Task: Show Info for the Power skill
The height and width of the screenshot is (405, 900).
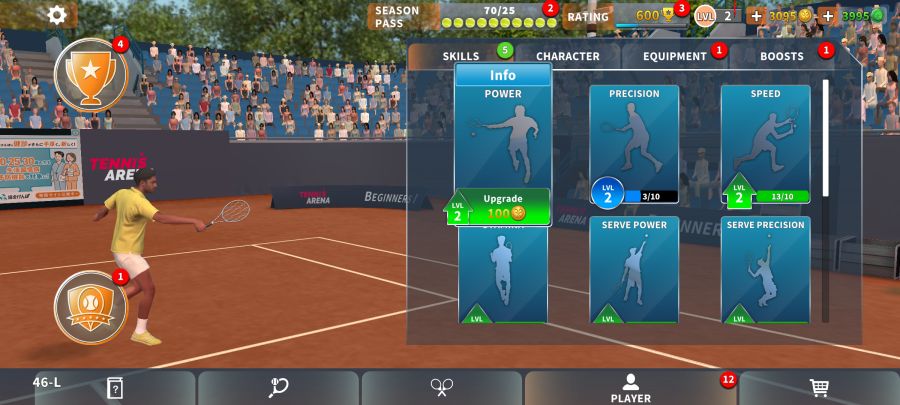Action: (503, 75)
